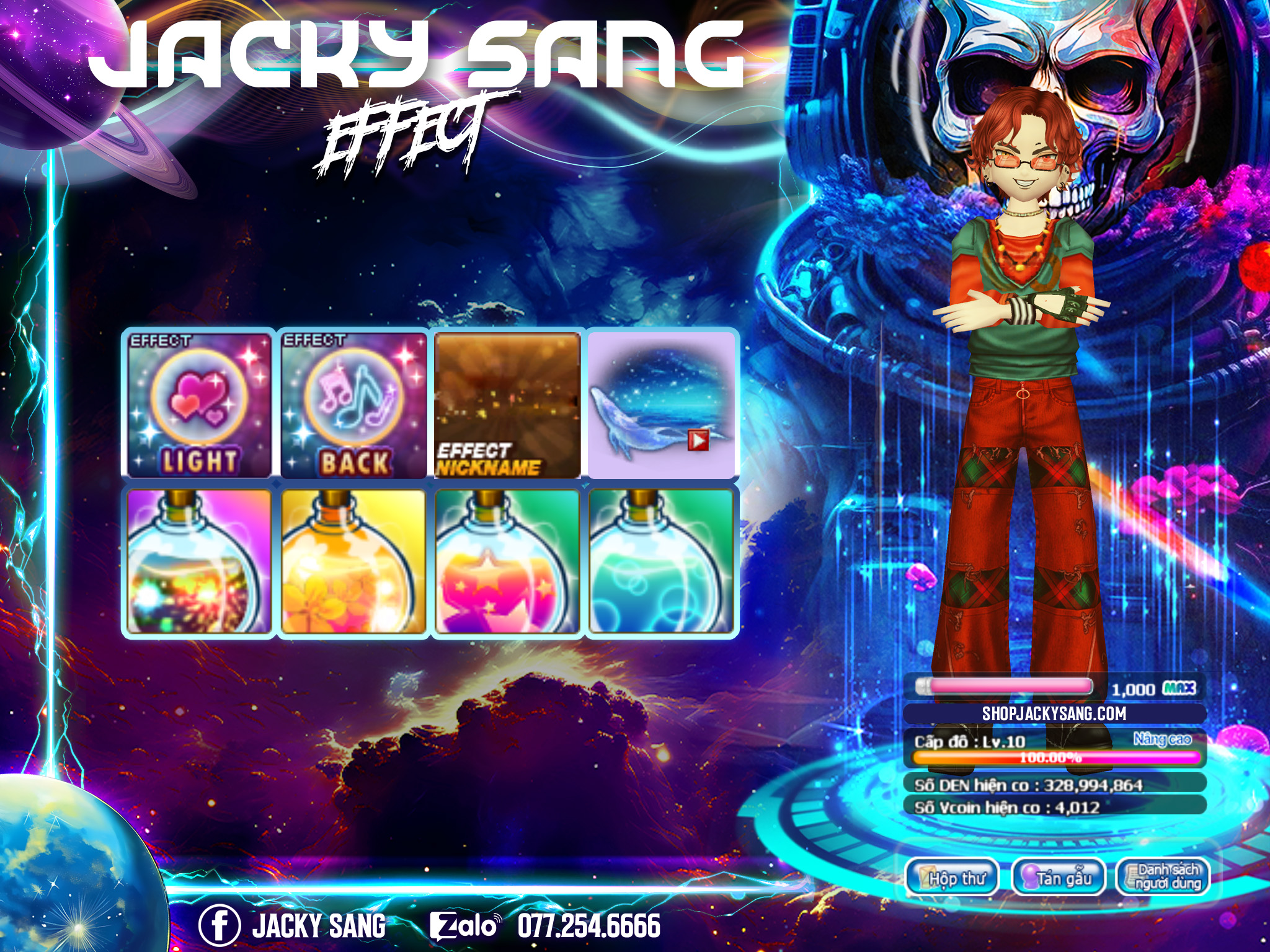
Task: Click the Nâng cao level upgrade link
Action: click(x=1162, y=739)
